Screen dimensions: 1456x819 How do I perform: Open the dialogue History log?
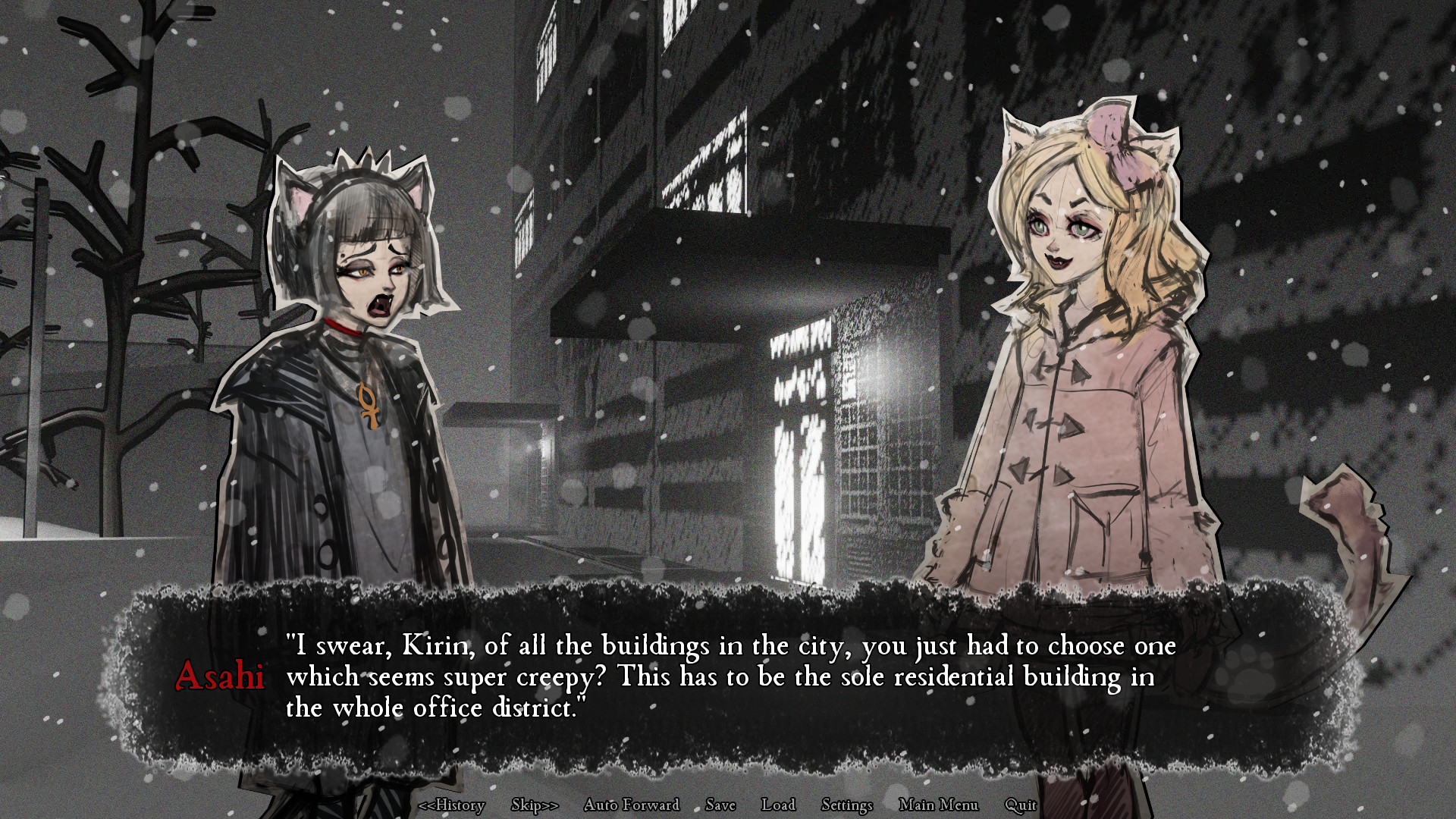(x=453, y=805)
